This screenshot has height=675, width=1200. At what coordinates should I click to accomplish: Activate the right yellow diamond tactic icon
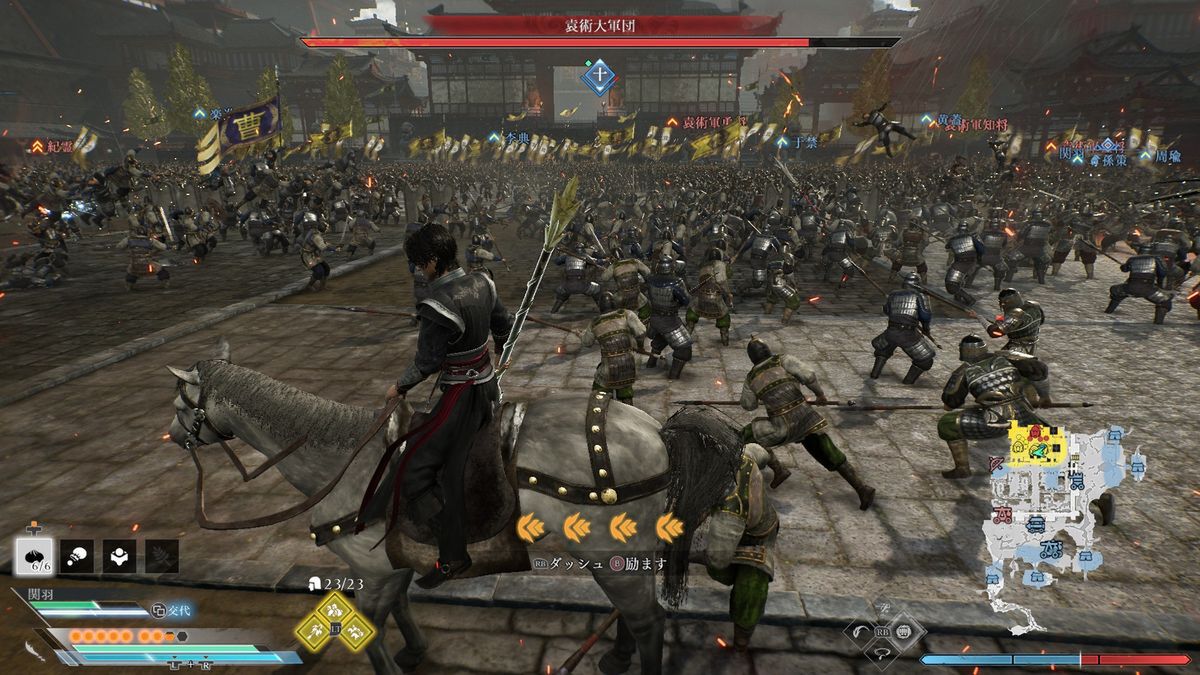point(357,630)
